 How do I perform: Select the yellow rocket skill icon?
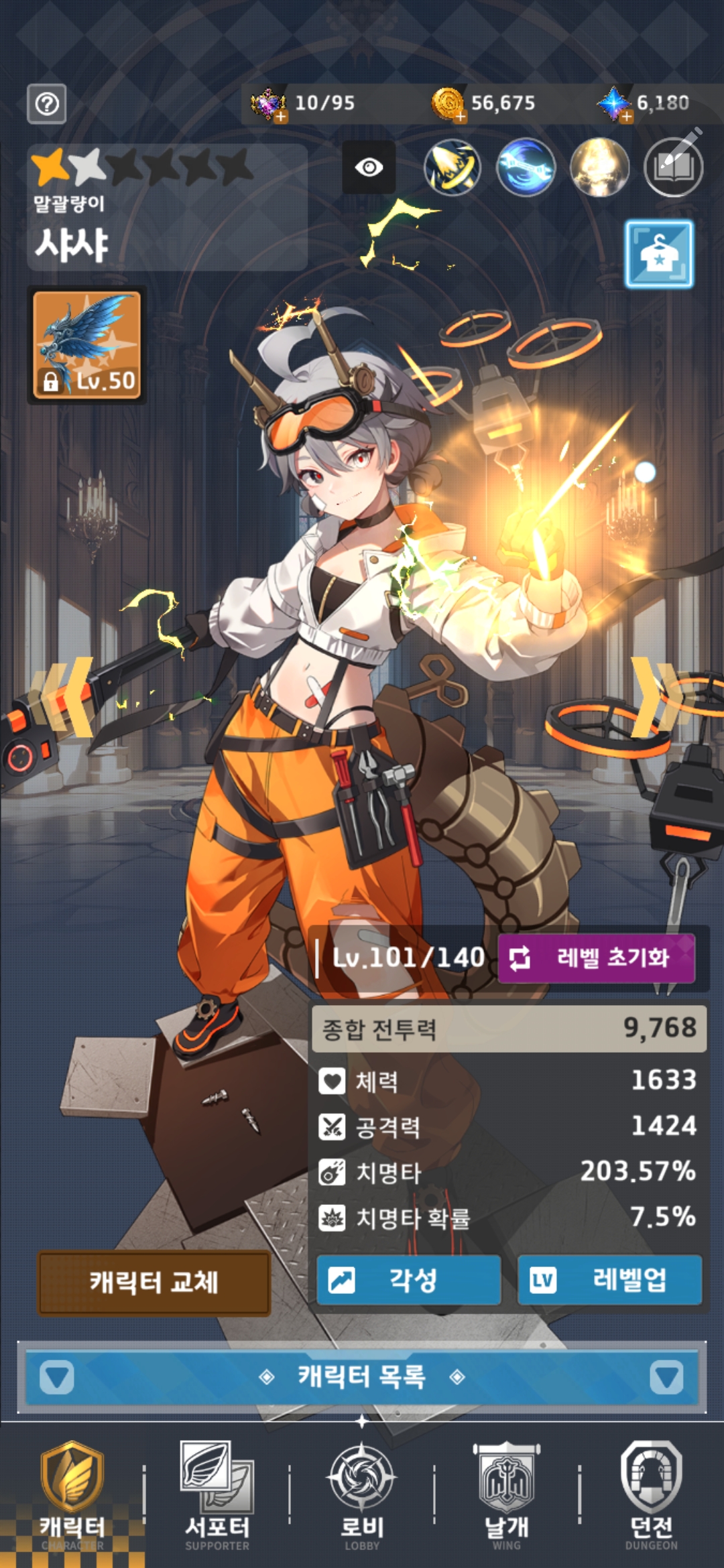click(452, 167)
